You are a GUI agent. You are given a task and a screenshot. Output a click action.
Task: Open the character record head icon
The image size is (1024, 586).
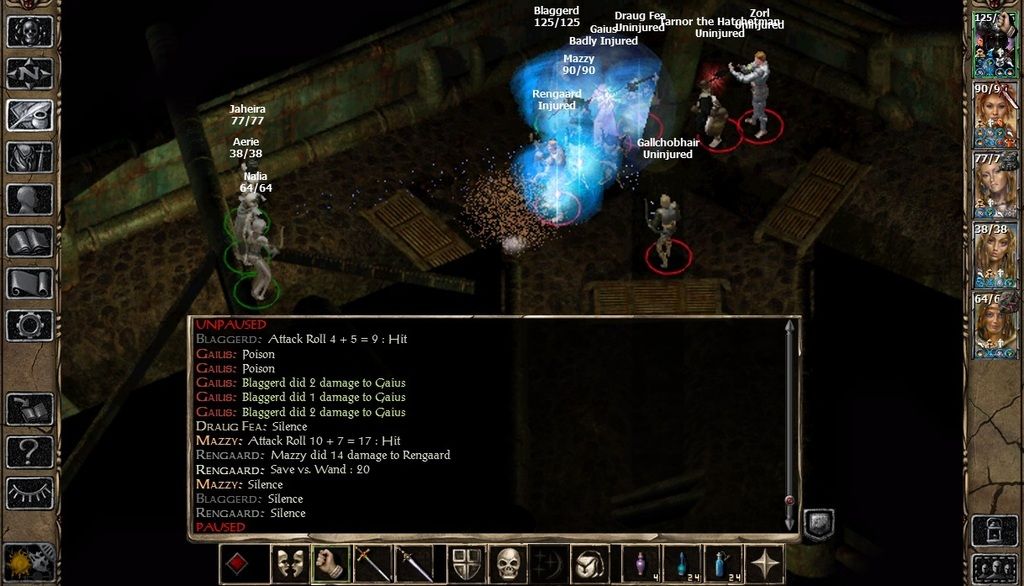click(x=30, y=199)
